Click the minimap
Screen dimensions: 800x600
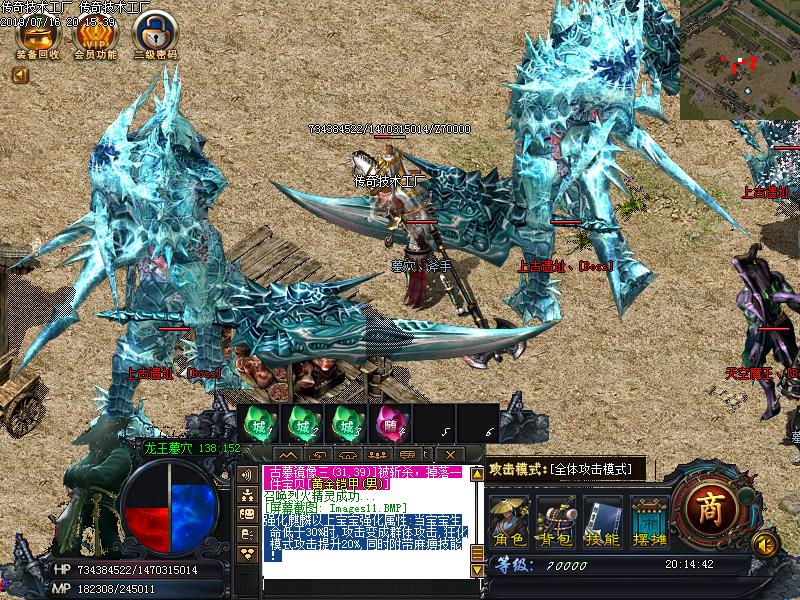(x=740, y=59)
